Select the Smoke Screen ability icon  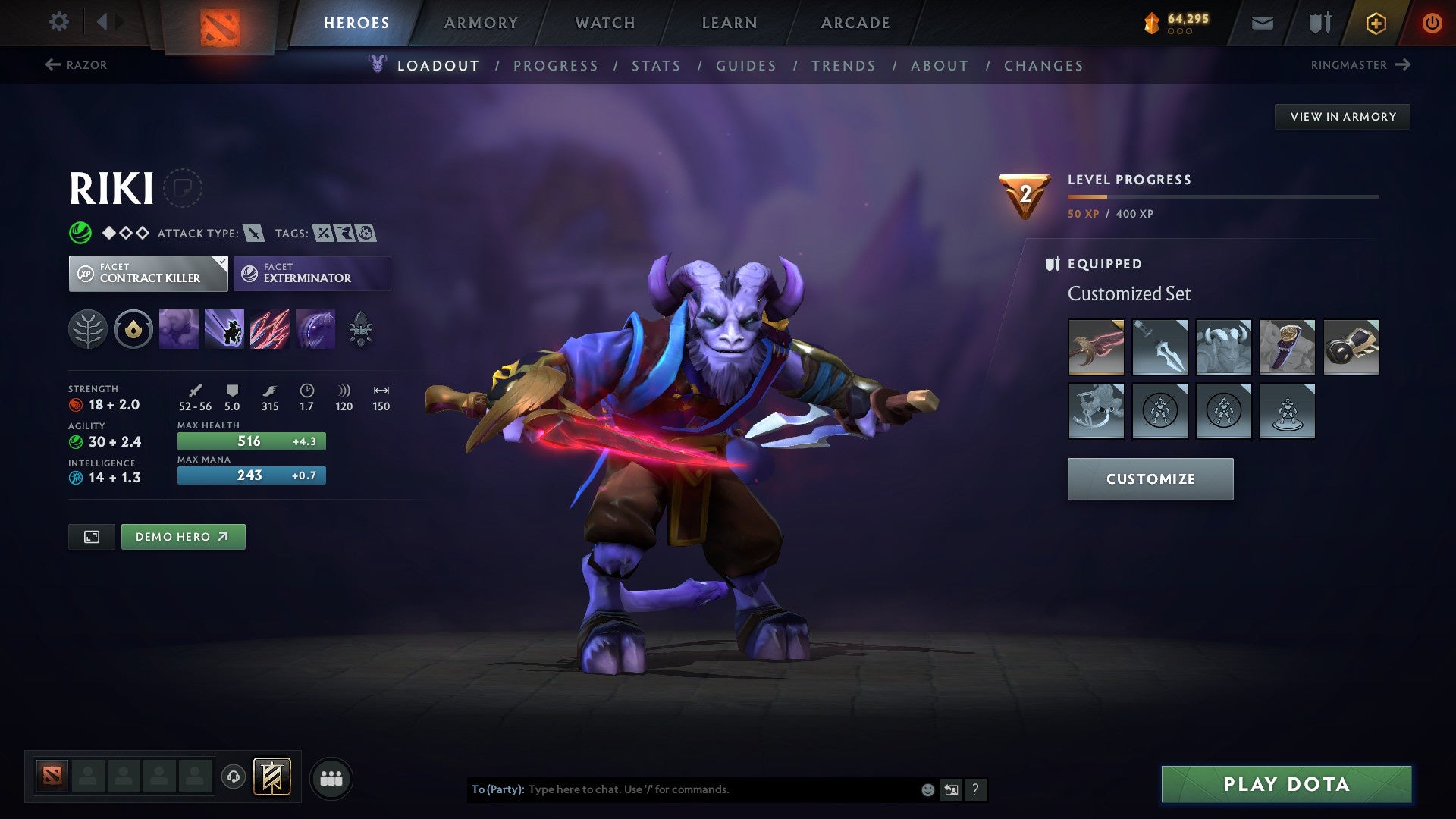[178, 328]
